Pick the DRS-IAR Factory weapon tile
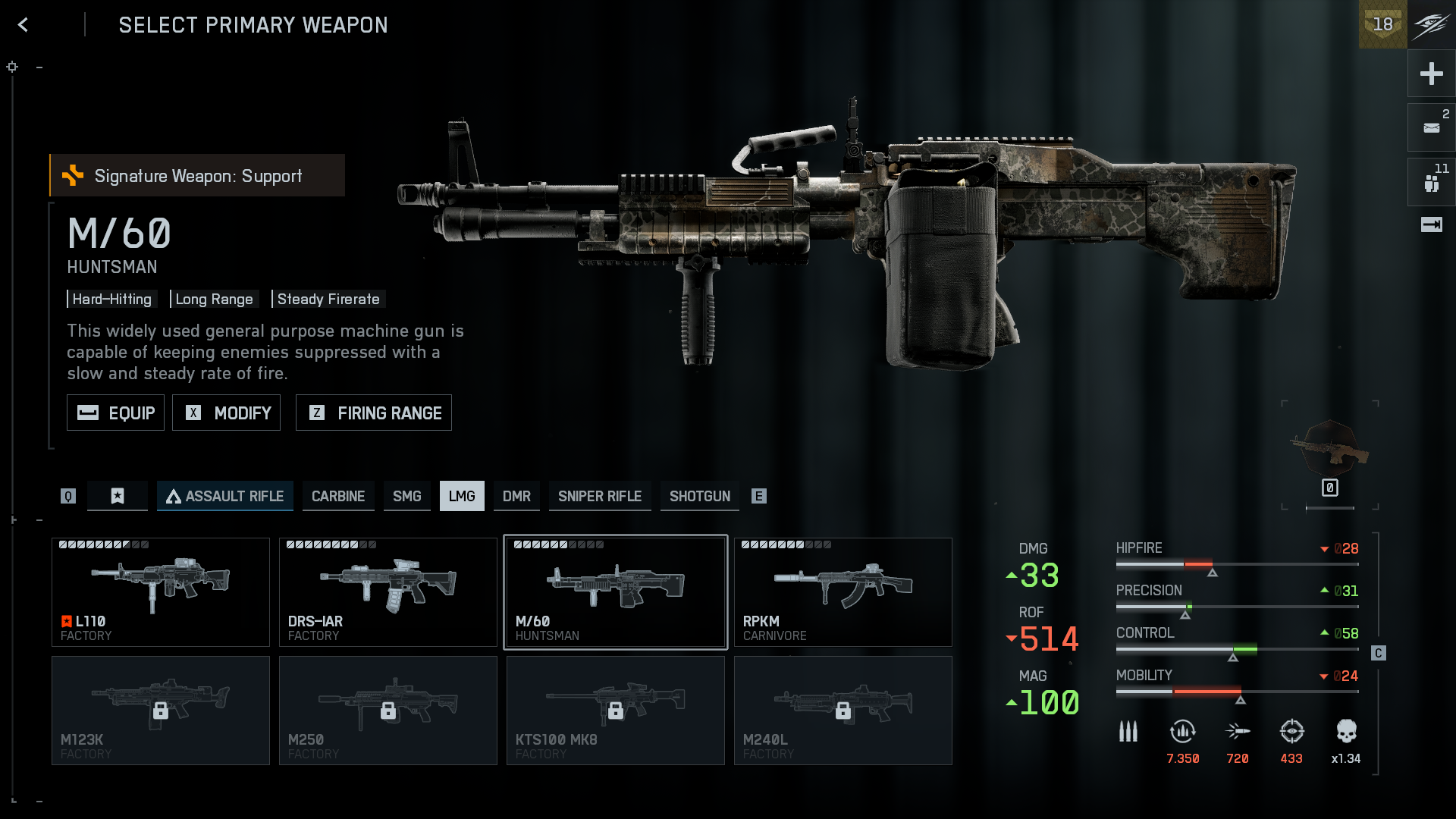The height and width of the screenshot is (819, 1456). [388, 592]
